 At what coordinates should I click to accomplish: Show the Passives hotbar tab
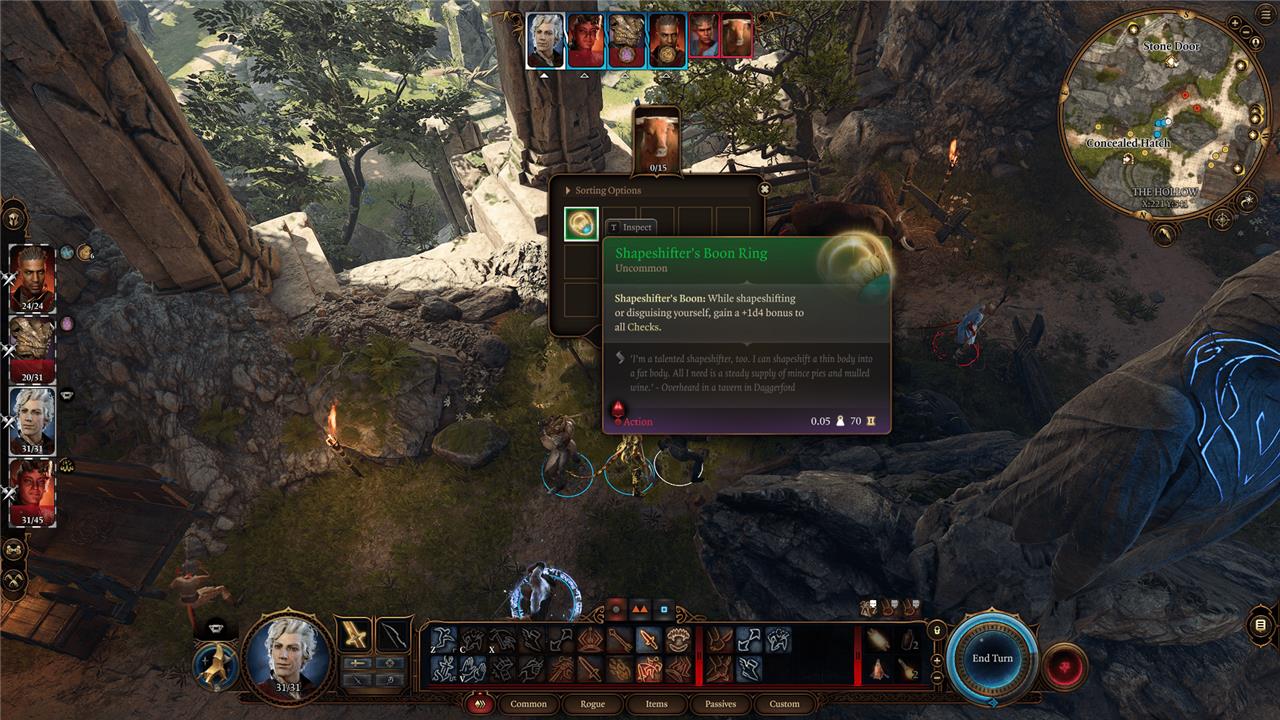click(720, 704)
